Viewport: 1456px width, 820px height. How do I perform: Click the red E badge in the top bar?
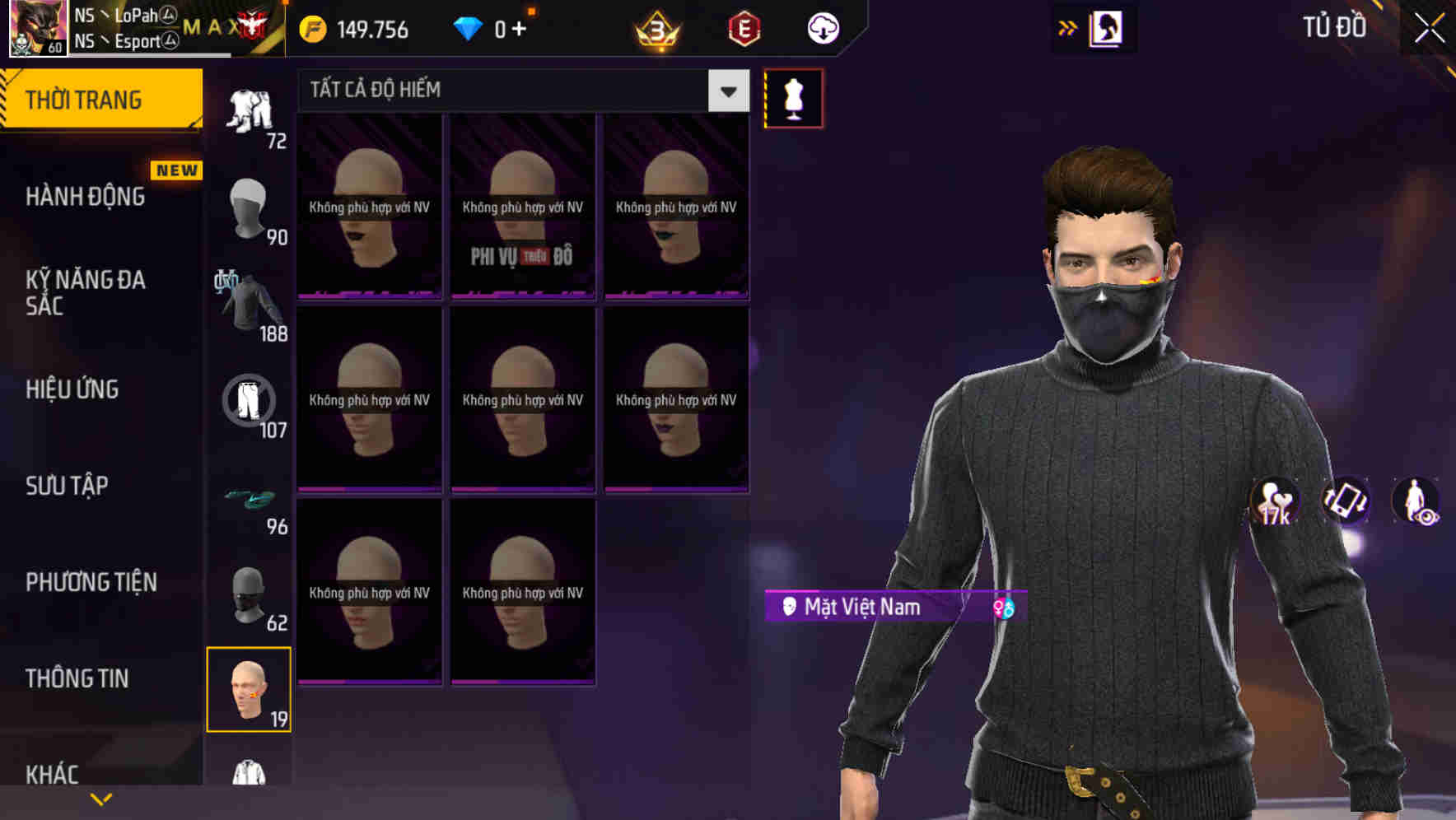(742, 27)
